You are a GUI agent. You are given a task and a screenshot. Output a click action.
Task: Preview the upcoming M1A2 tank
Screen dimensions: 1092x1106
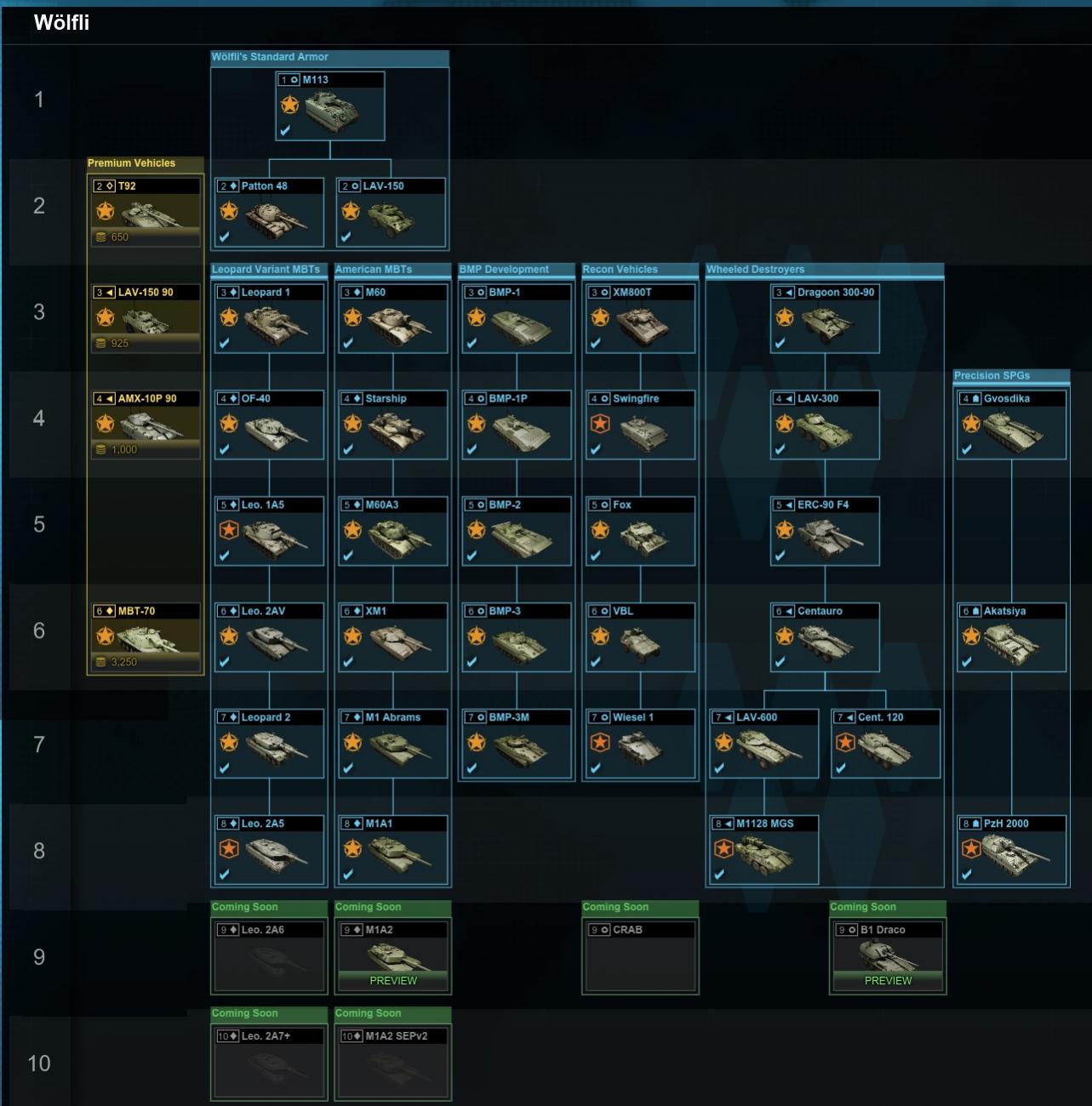point(393,980)
